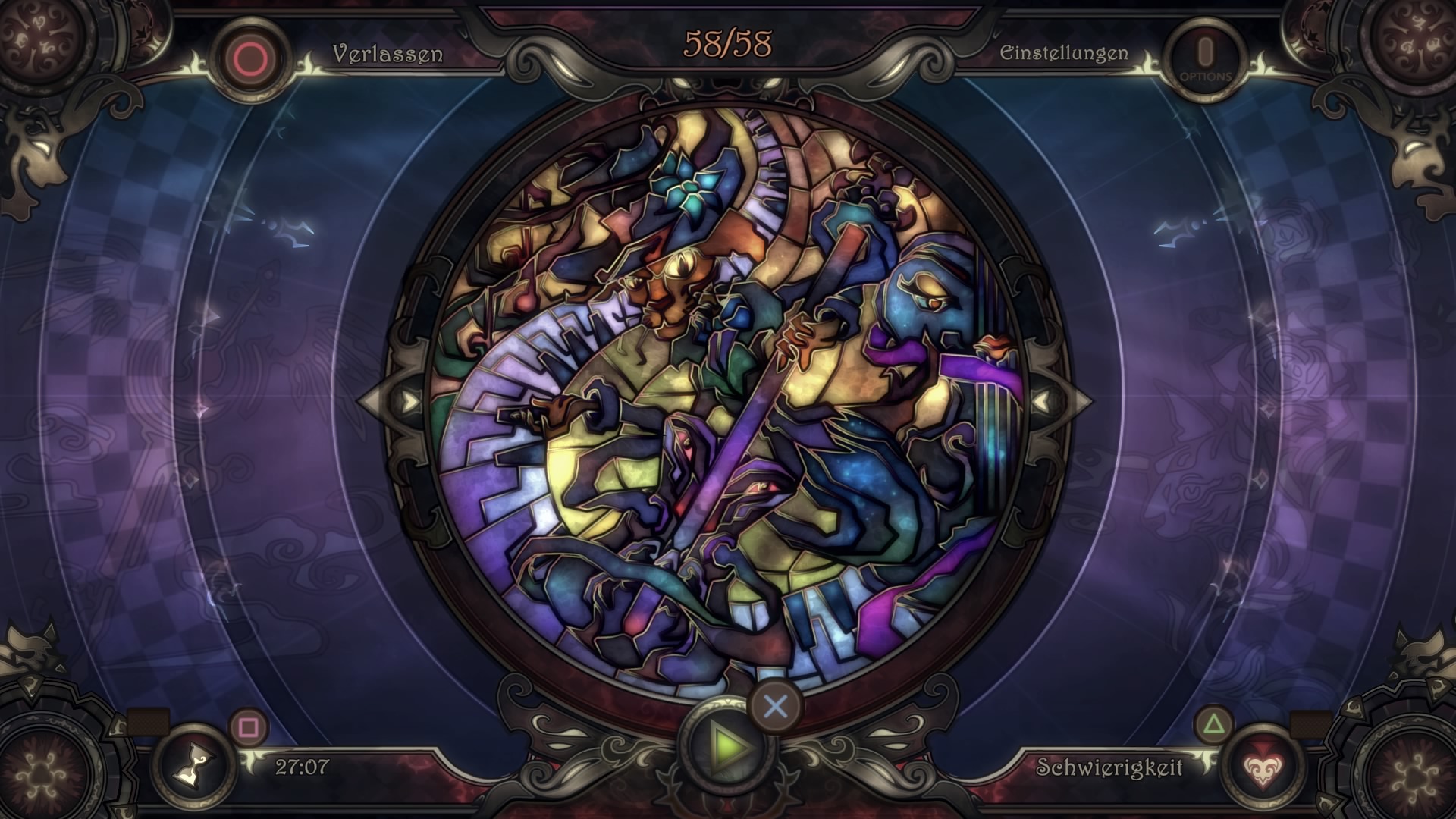This screenshot has width=1456, height=819.
Task: Click the Verlassen label to leave the puzzle
Action: (387, 54)
